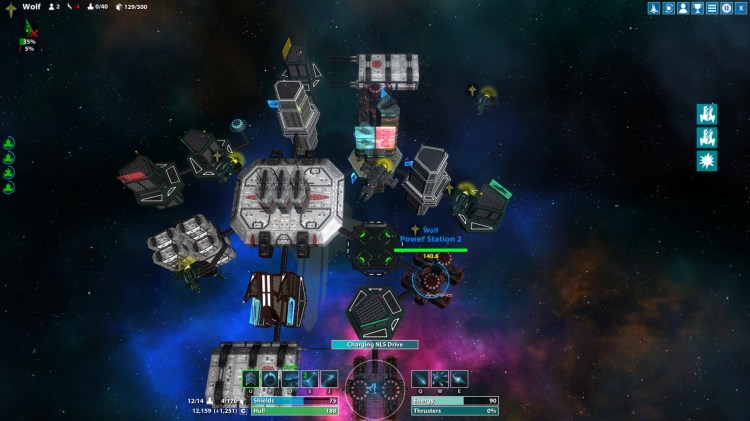Screen dimensions: 750x421
Task: Show the player profile panel
Action: 683,8
